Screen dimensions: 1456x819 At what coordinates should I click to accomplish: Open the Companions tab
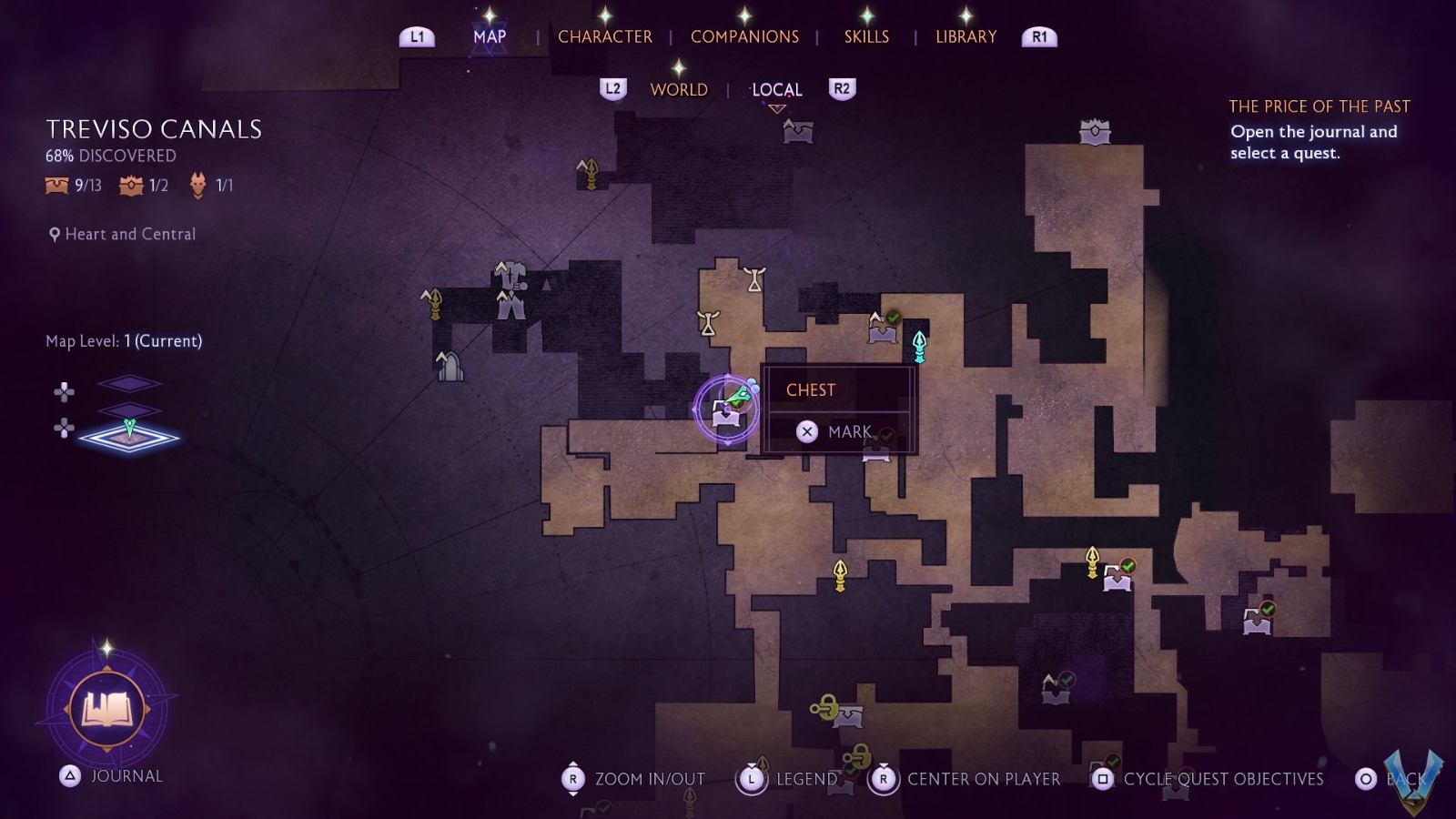(744, 36)
